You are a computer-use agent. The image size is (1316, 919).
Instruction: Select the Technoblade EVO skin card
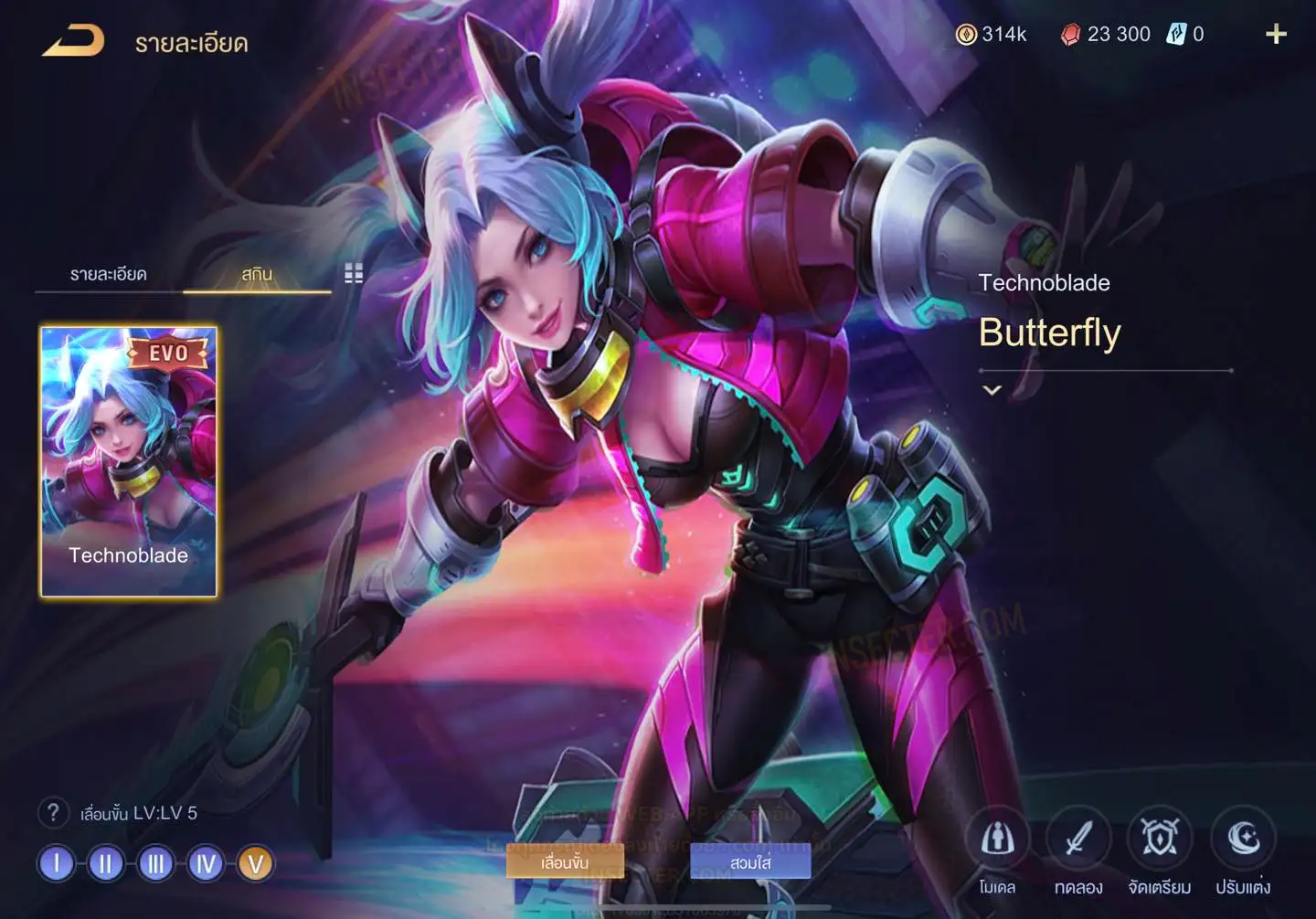click(129, 461)
